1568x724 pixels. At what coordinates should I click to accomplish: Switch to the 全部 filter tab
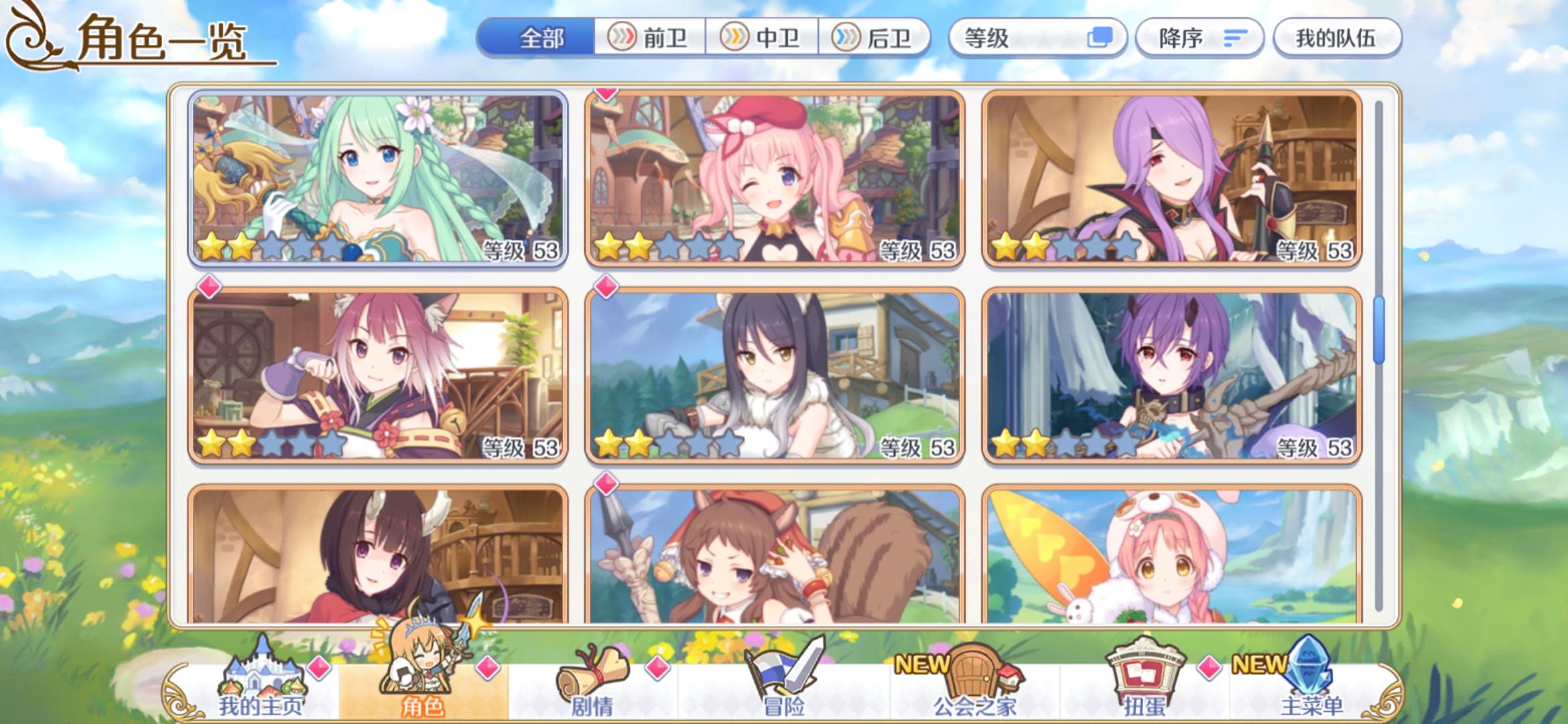click(x=541, y=38)
